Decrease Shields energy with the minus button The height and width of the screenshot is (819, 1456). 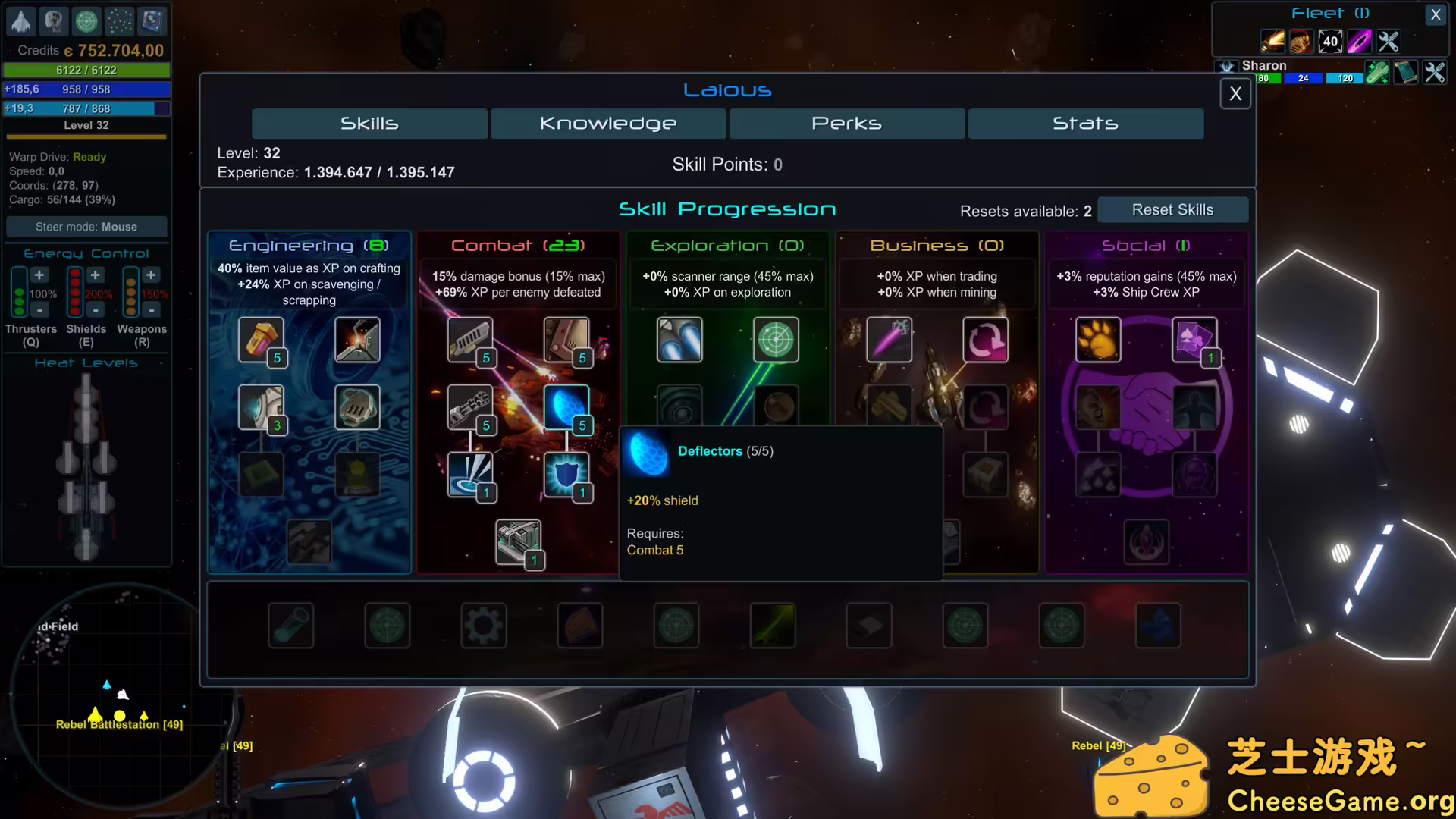(95, 310)
